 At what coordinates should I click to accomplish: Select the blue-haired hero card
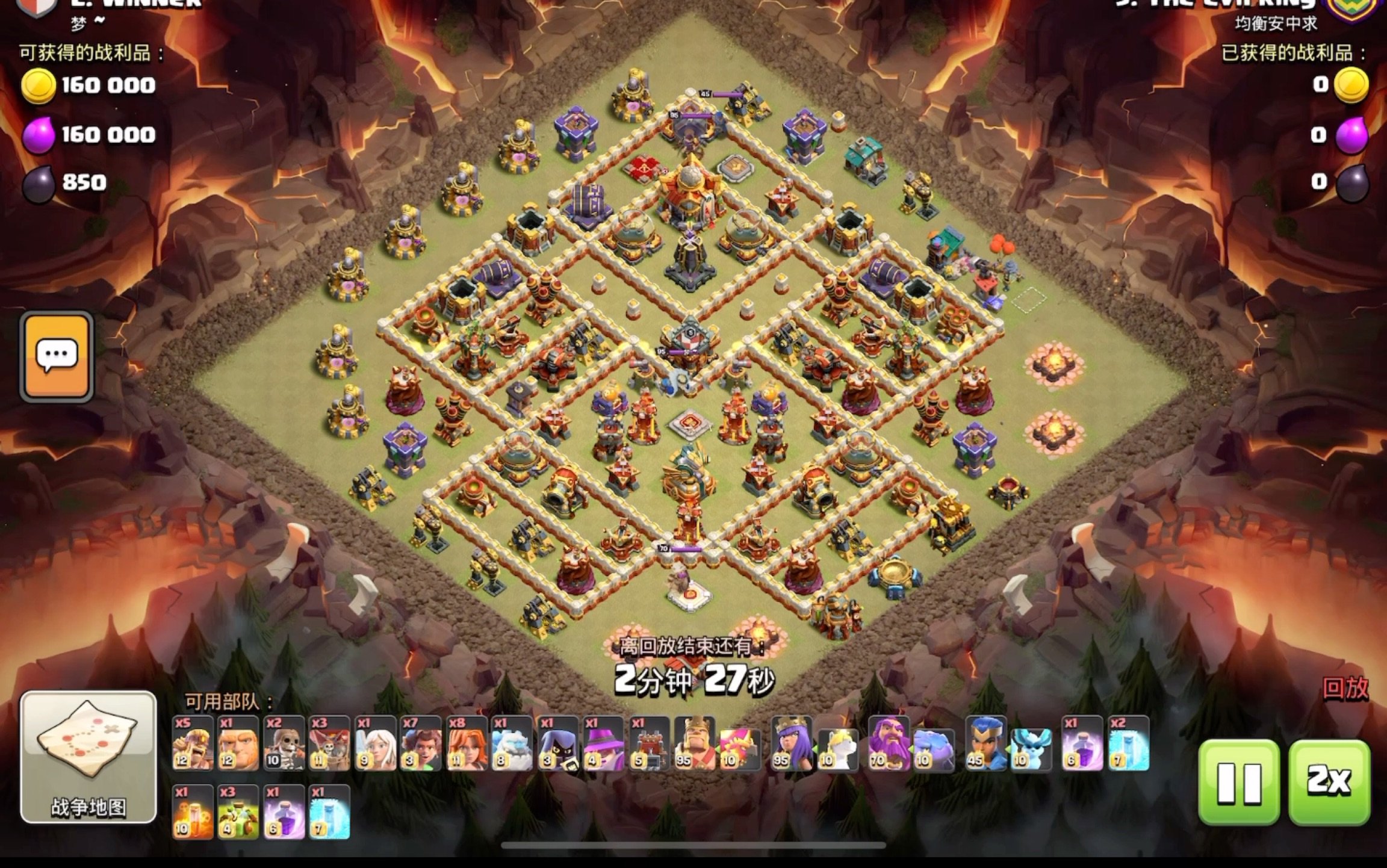pos(985,743)
